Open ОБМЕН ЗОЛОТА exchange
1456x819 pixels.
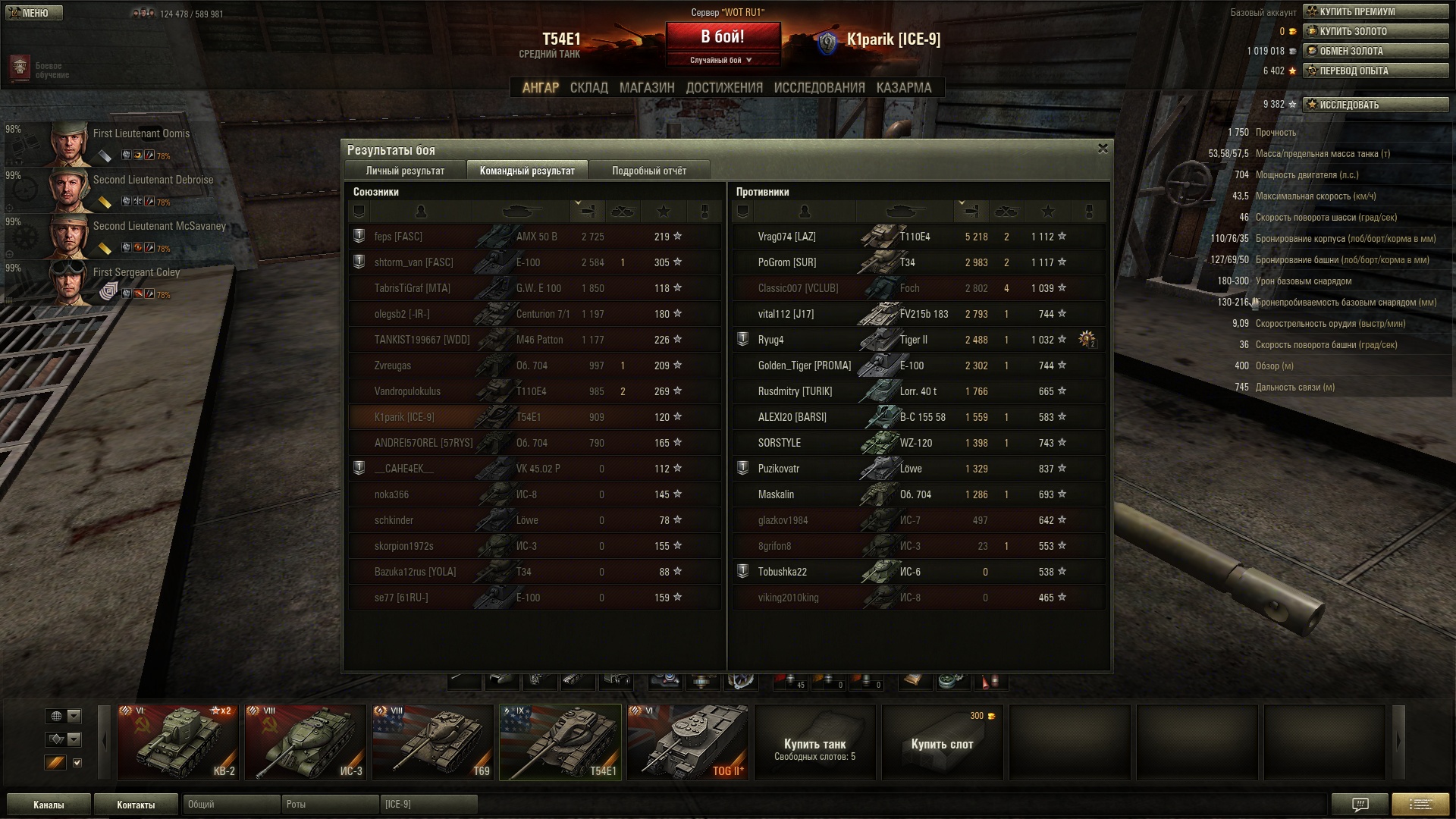(1375, 51)
